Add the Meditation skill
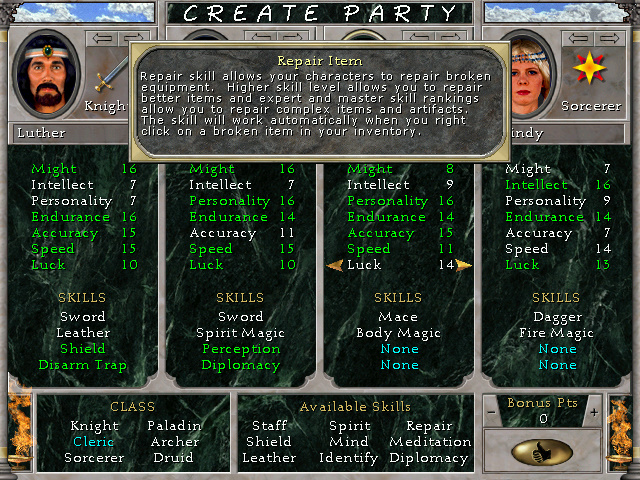 (429, 442)
